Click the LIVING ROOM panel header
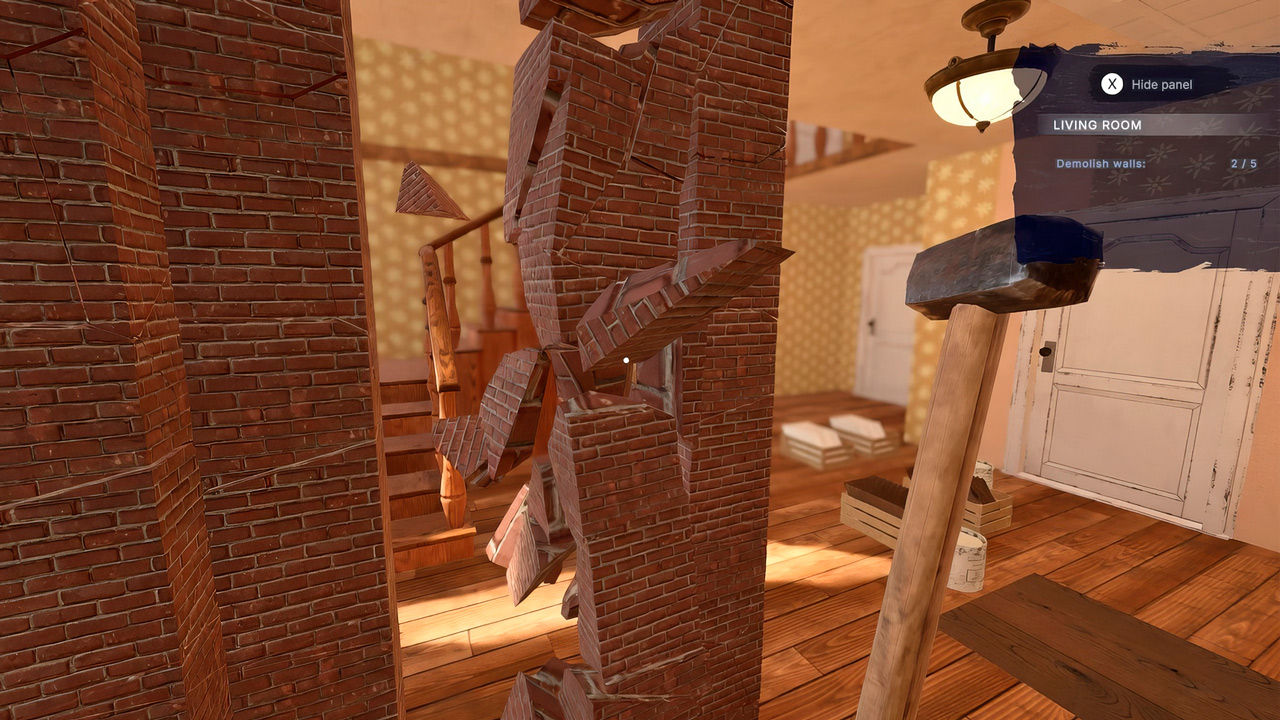This screenshot has height=720, width=1280. 1095,124
